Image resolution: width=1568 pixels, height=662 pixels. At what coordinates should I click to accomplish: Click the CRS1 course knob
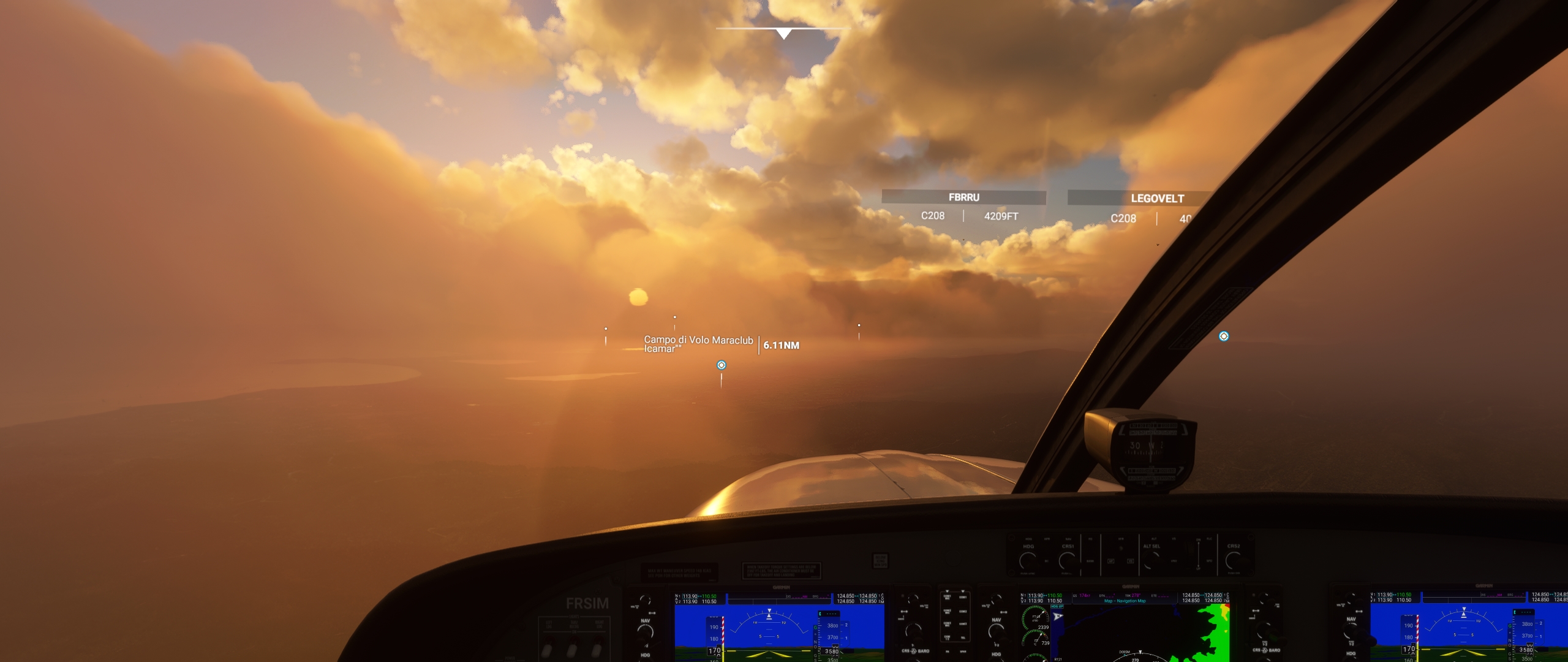click(x=1068, y=560)
